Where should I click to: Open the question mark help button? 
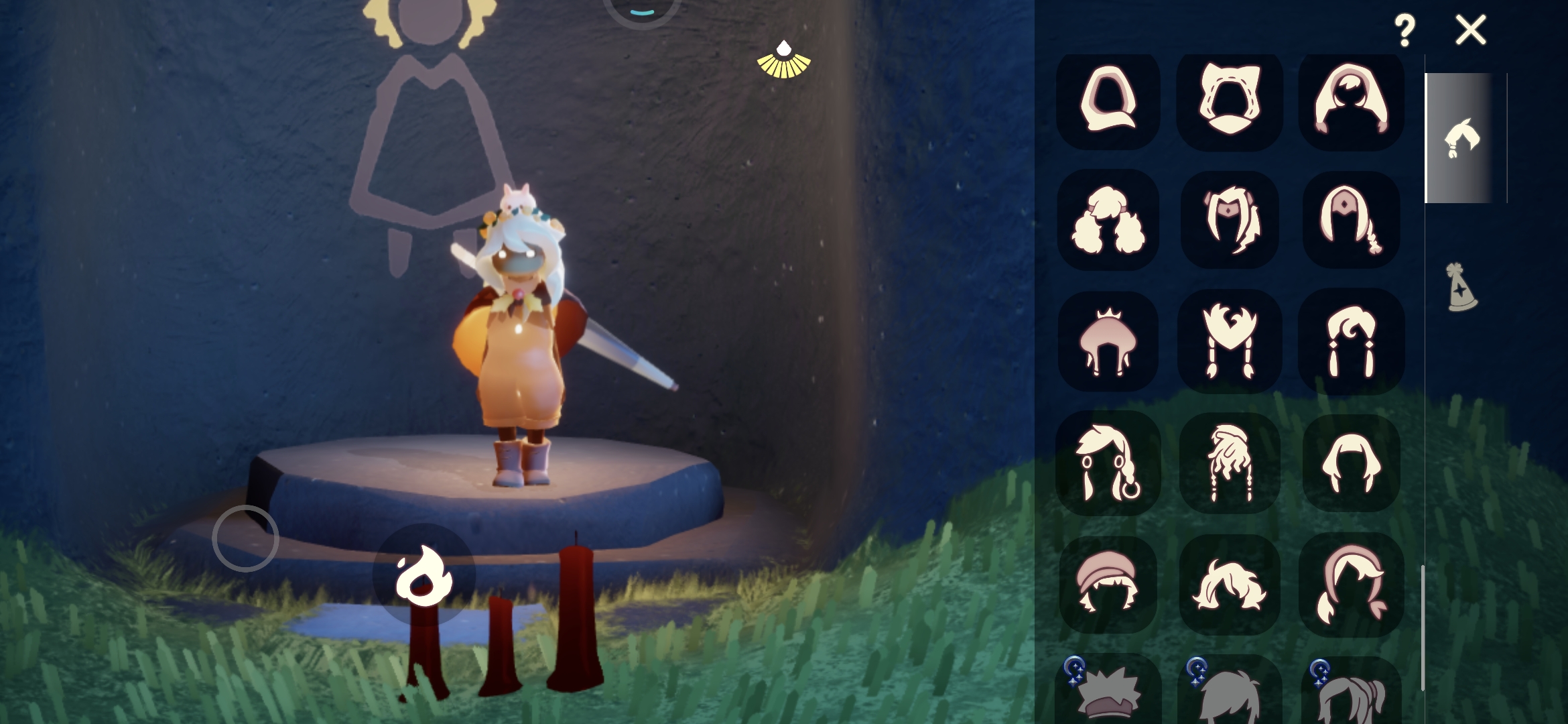click(1404, 31)
